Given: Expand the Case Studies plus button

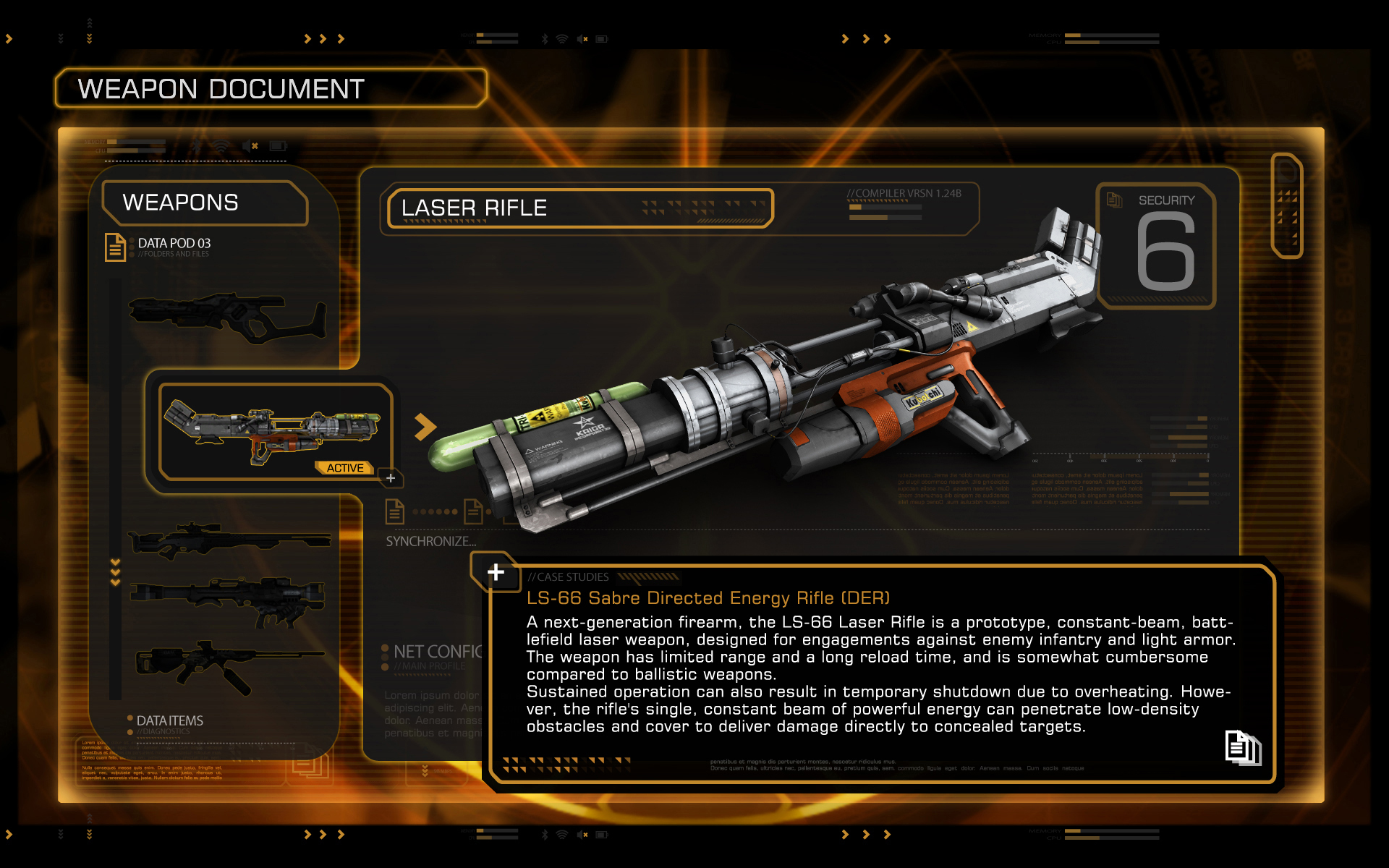Looking at the screenshot, I should (496, 572).
